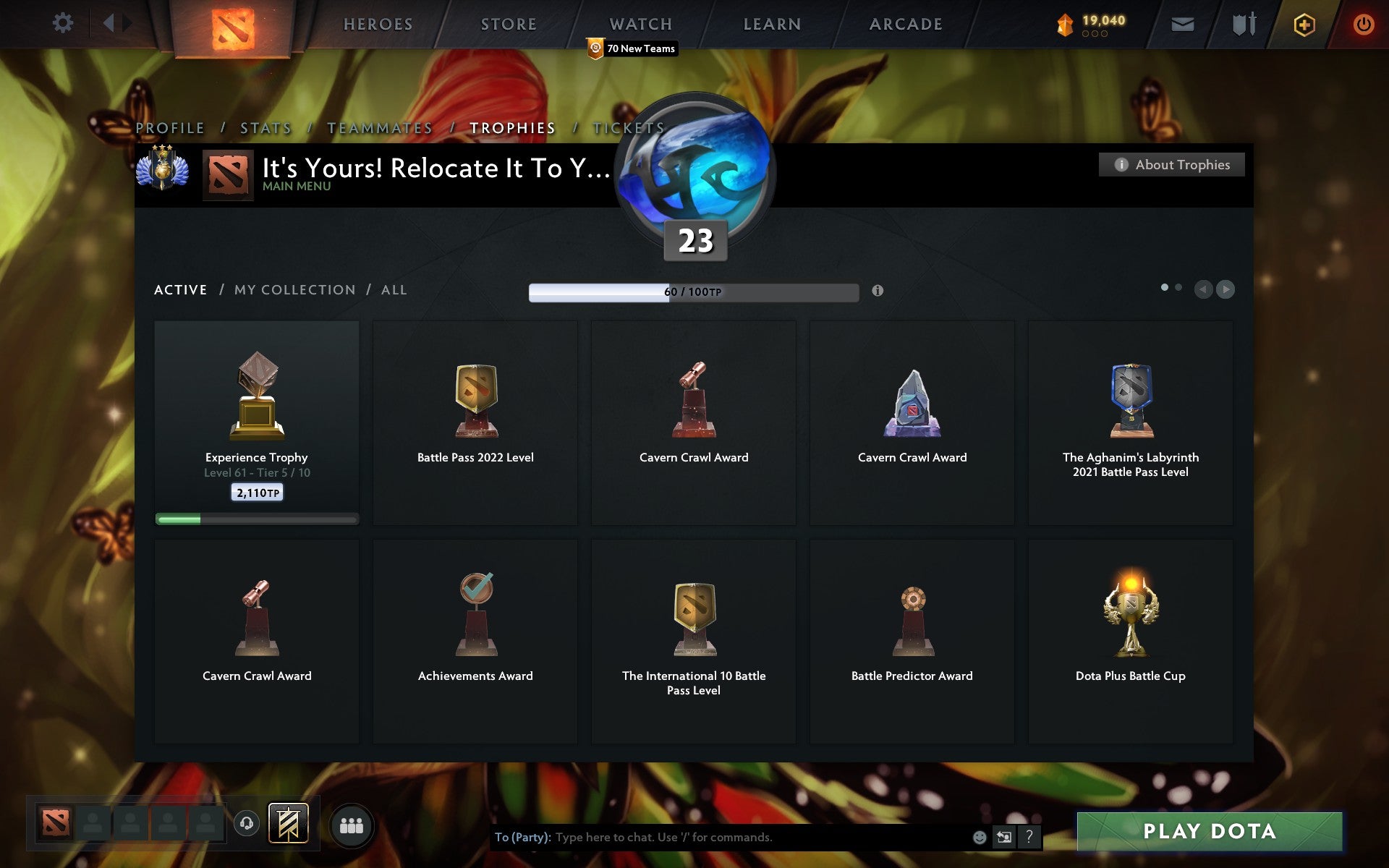Open the Dota Plus hexagon menu
This screenshot has width=1389, height=868.
coord(1302,23)
